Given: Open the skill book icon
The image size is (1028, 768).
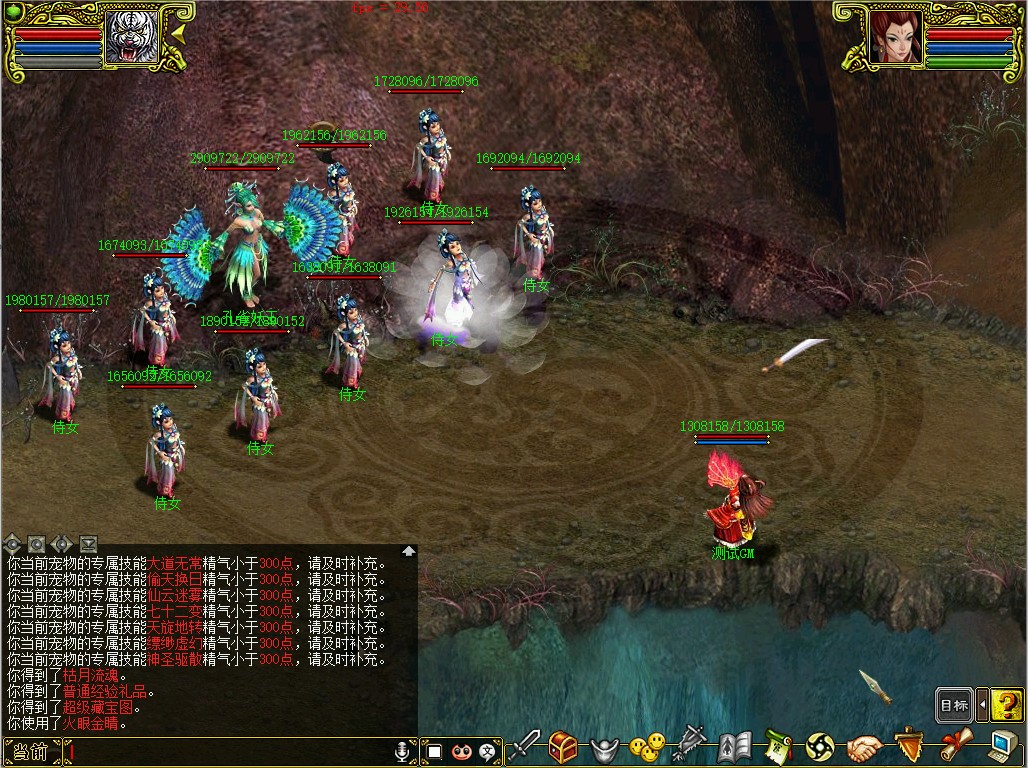Looking at the screenshot, I should click(735, 746).
